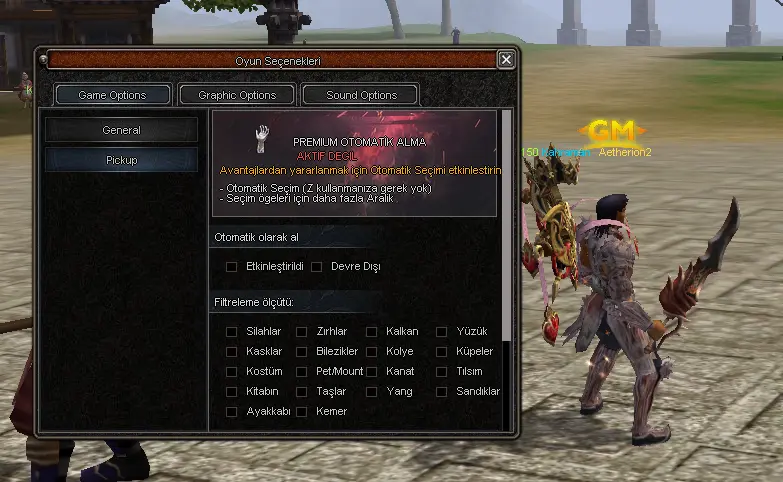Open the Graphic Options tab
Viewport: 783px width, 482px height.
(x=237, y=95)
